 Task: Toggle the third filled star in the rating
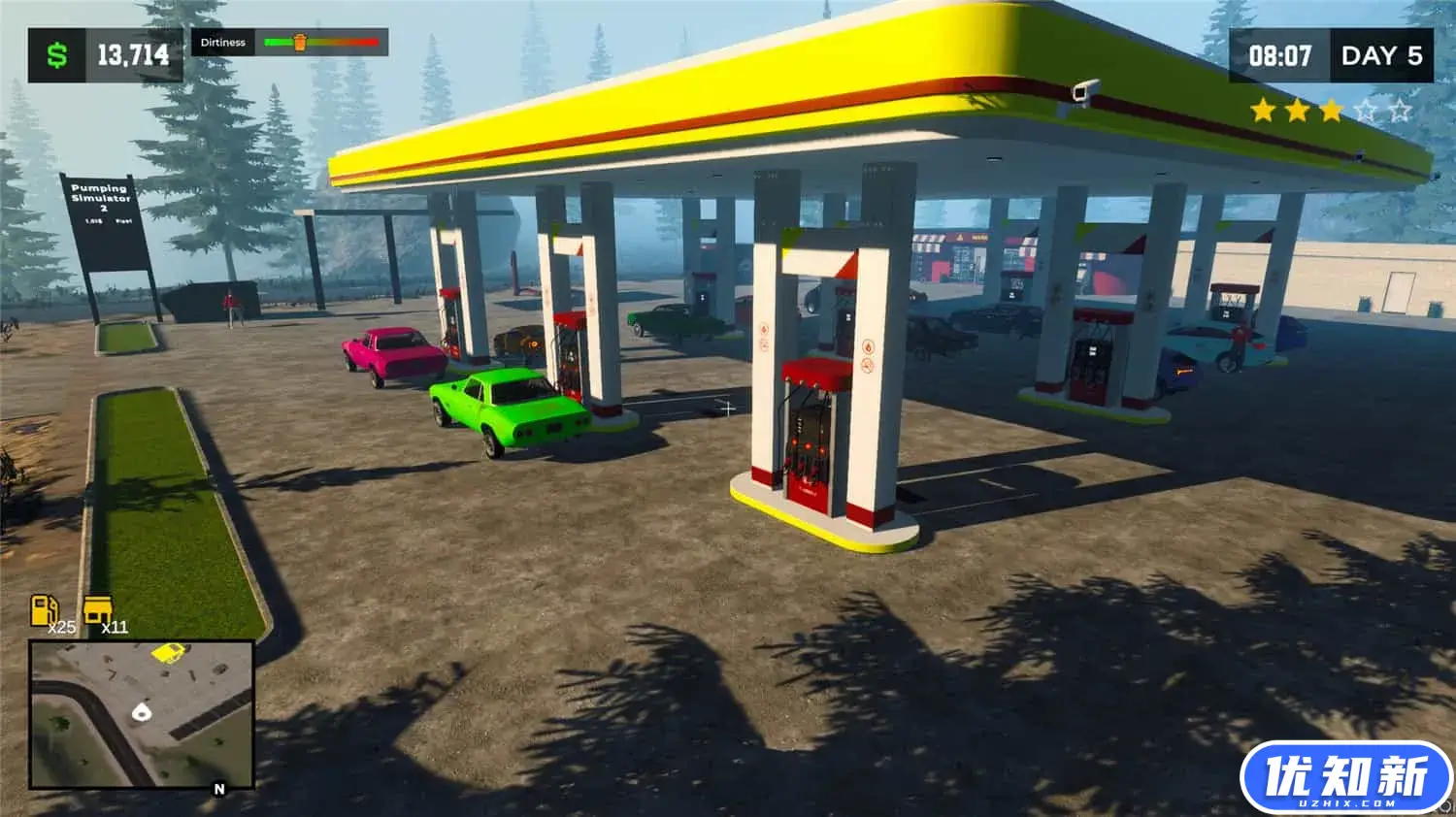(x=1332, y=111)
